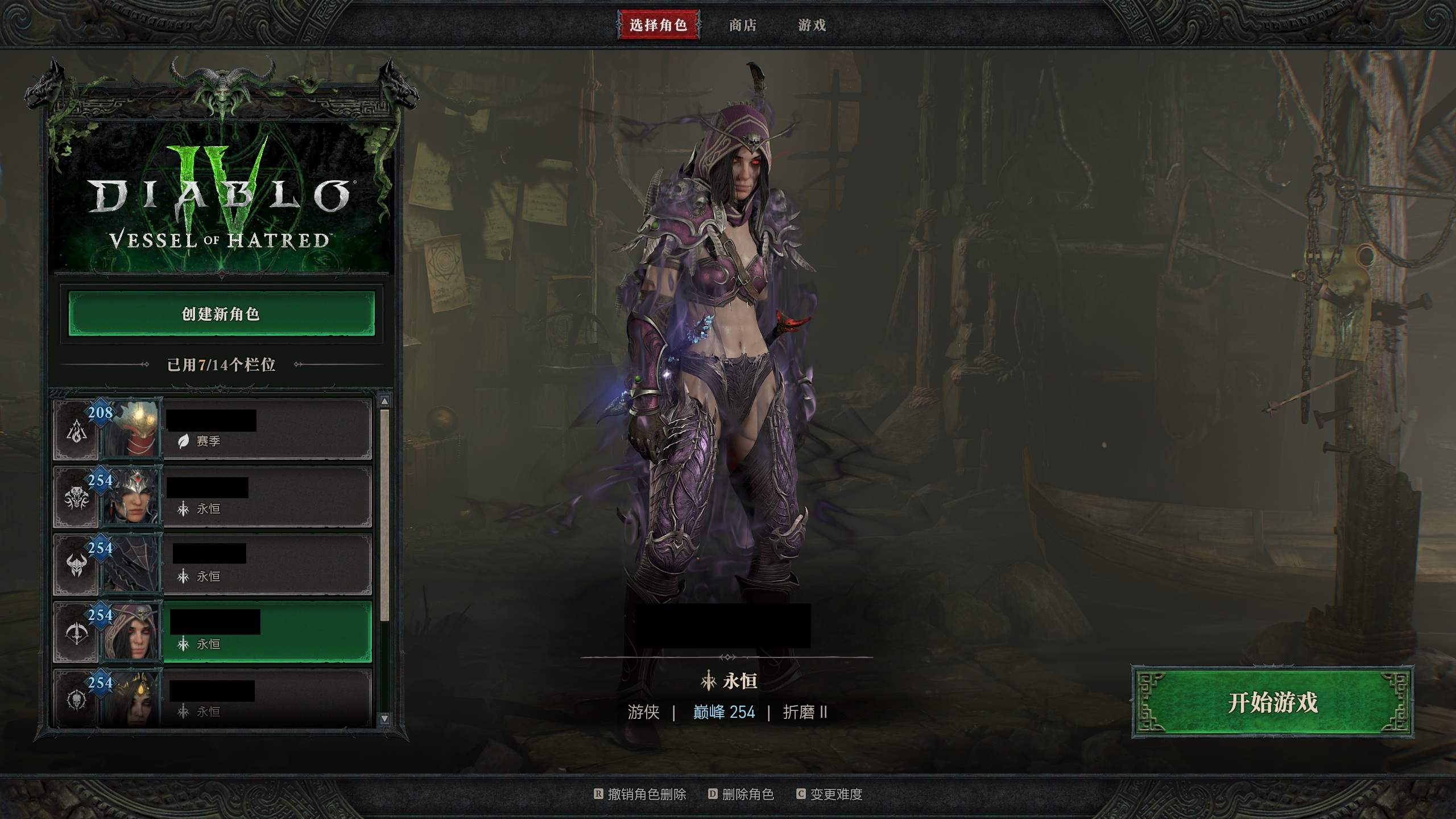Click the character list scroll-down arrow
Viewport: 1456px width, 819px height.
coord(385,718)
